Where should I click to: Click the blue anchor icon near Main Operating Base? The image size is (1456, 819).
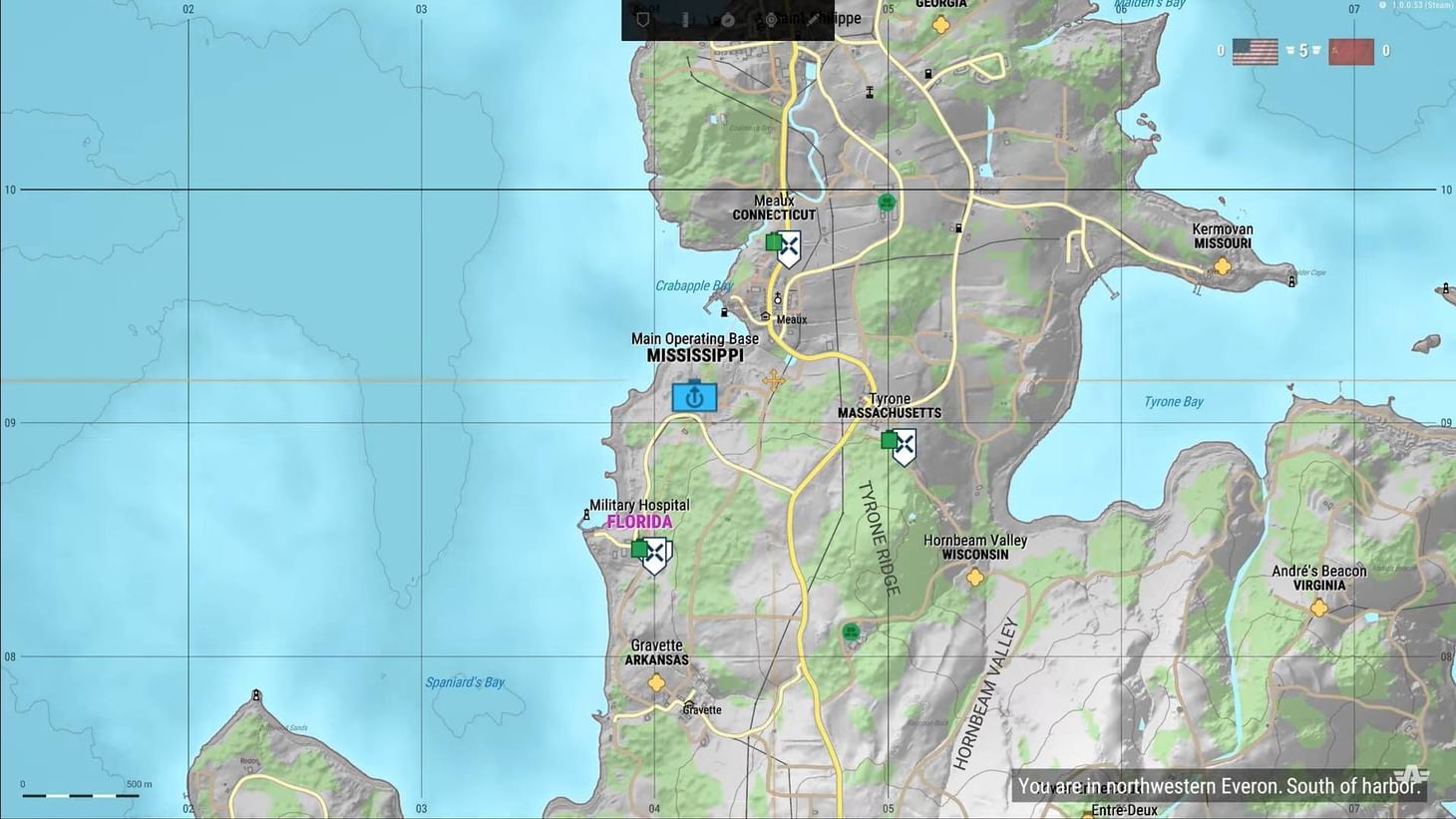pyautogui.click(x=695, y=396)
